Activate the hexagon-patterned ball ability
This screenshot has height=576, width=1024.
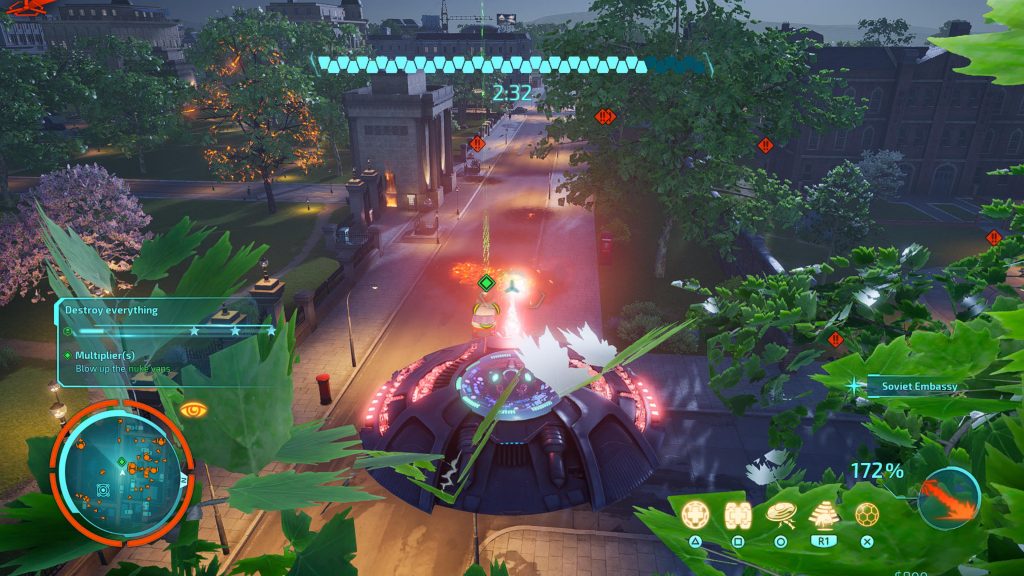pyautogui.click(x=867, y=514)
